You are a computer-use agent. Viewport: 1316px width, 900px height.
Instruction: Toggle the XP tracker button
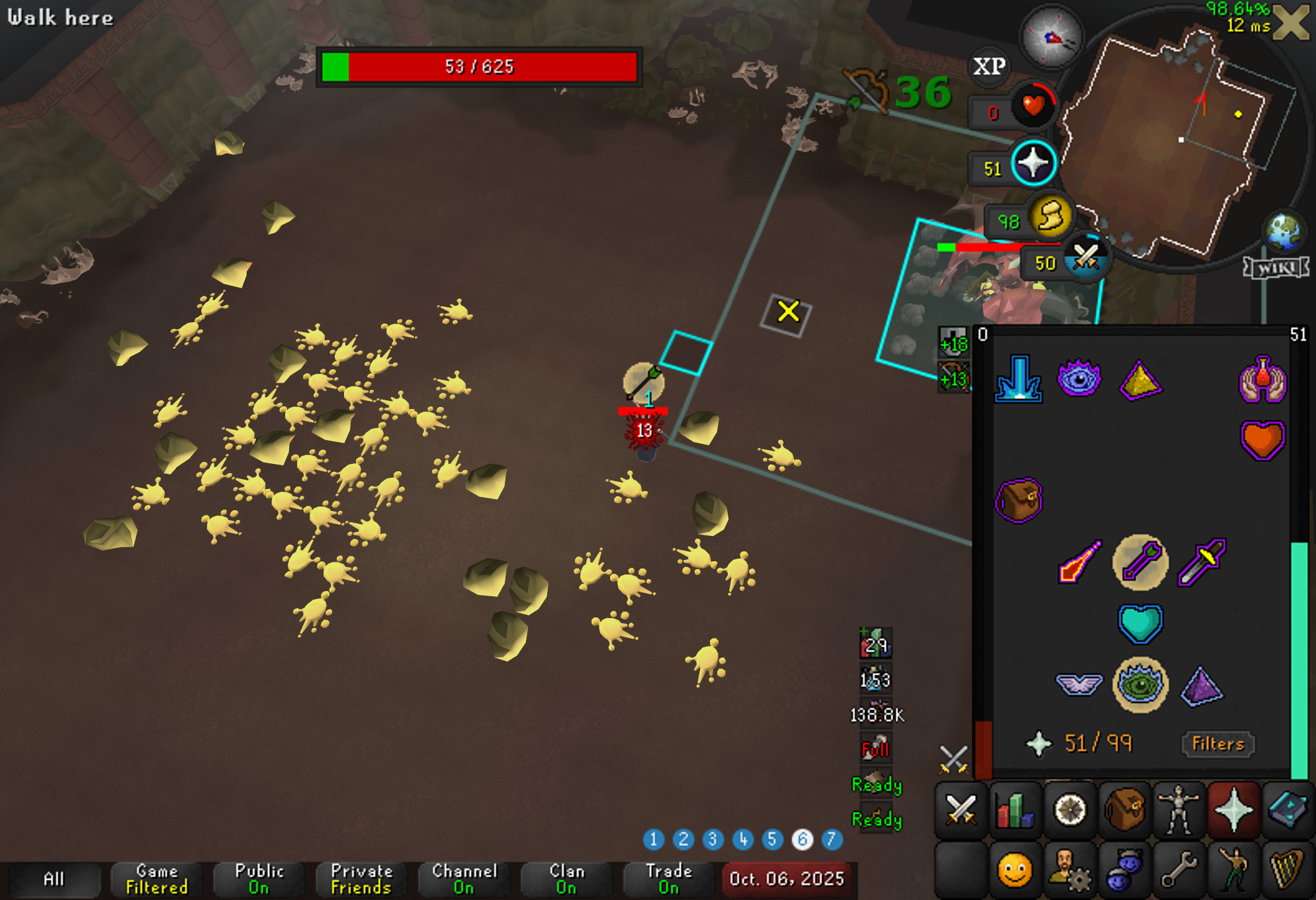click(x=989, y=66)
